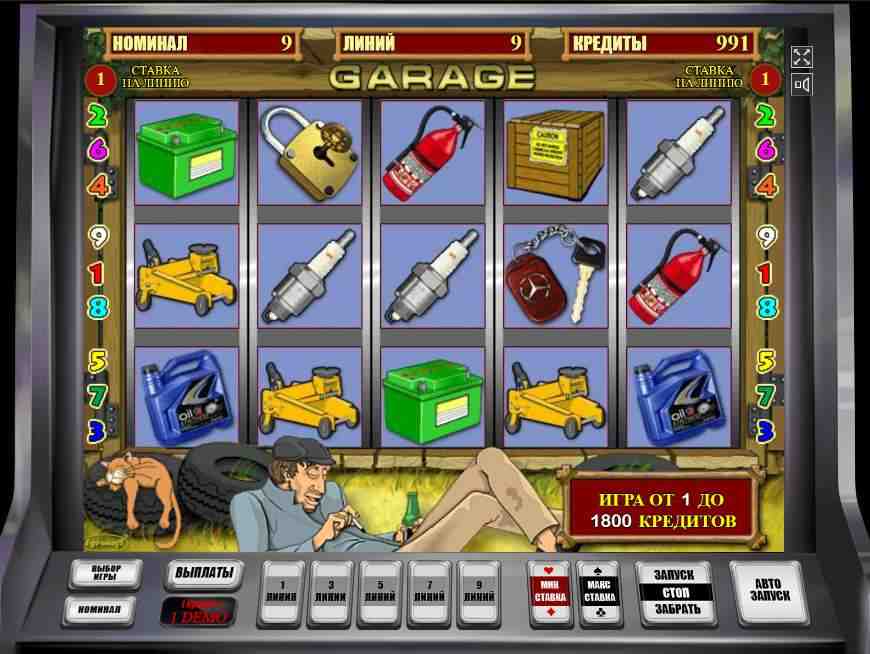
Task: Spin reels with Запуск/Стоп/Забрать button
Action: pyautogui.click(x=672, y=591)
